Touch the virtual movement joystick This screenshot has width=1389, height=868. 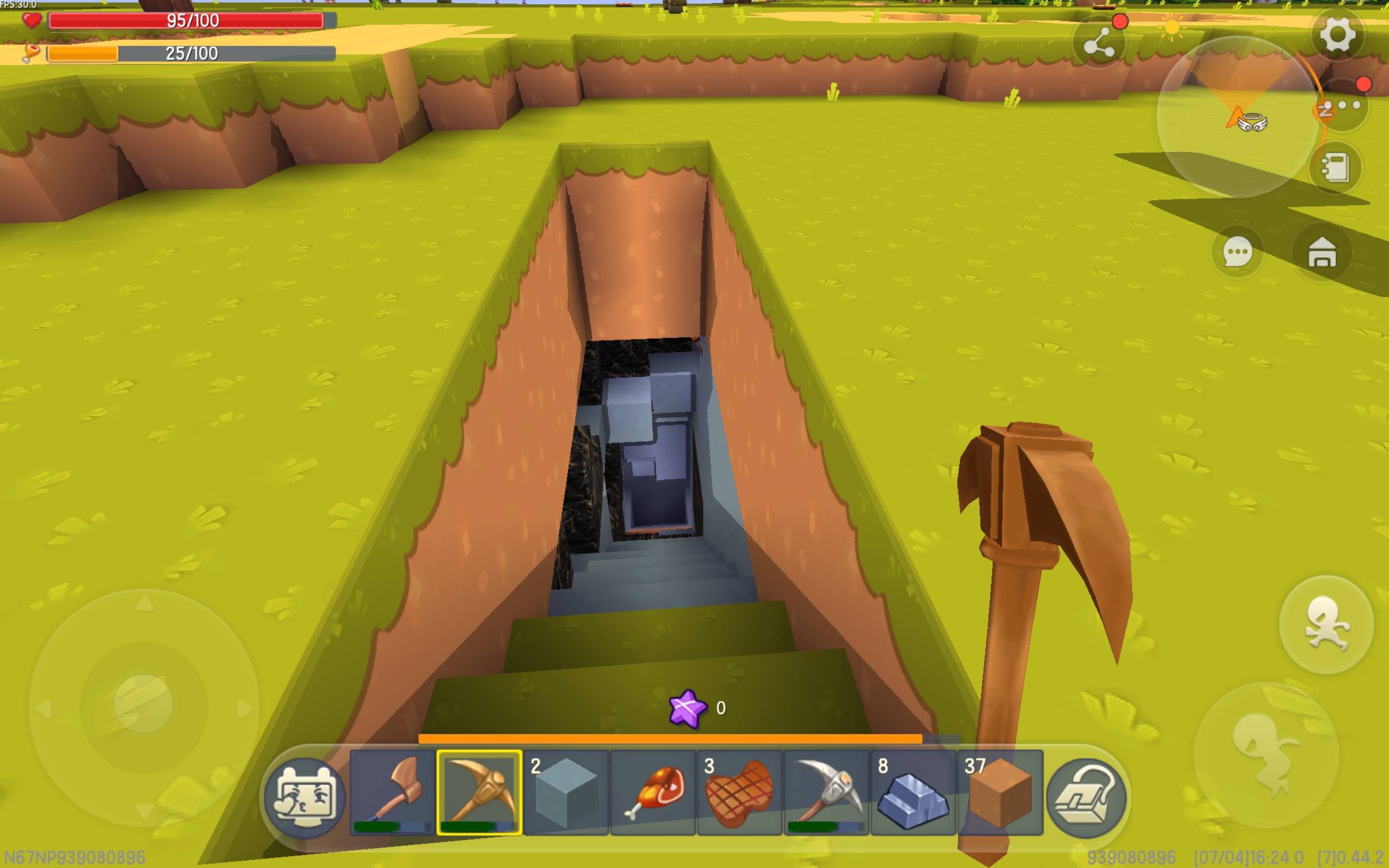[143, 703]
